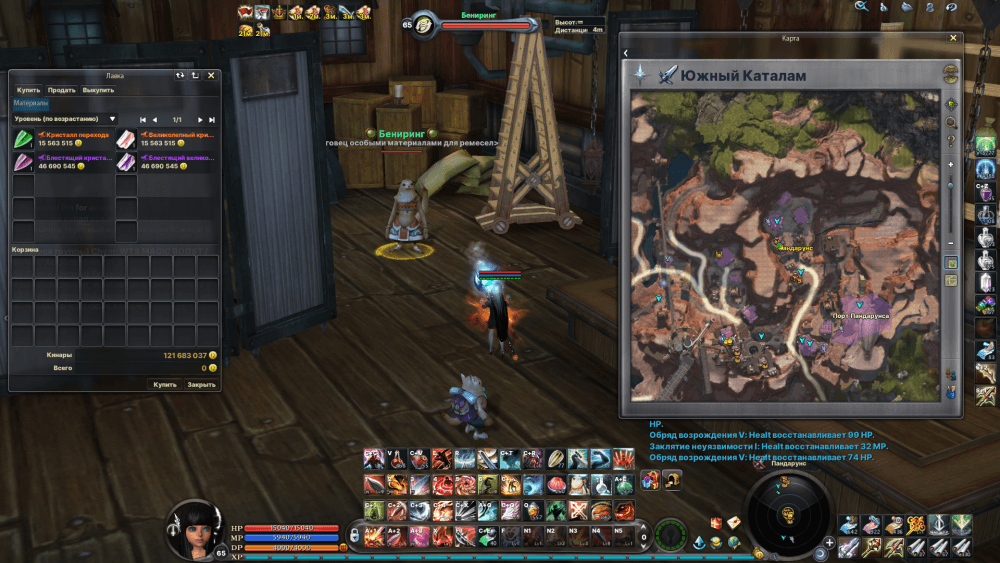This screenshot has height=563, width=1000.
Task: Open the Выкупить buyback tab
Action: coord(98,90)
